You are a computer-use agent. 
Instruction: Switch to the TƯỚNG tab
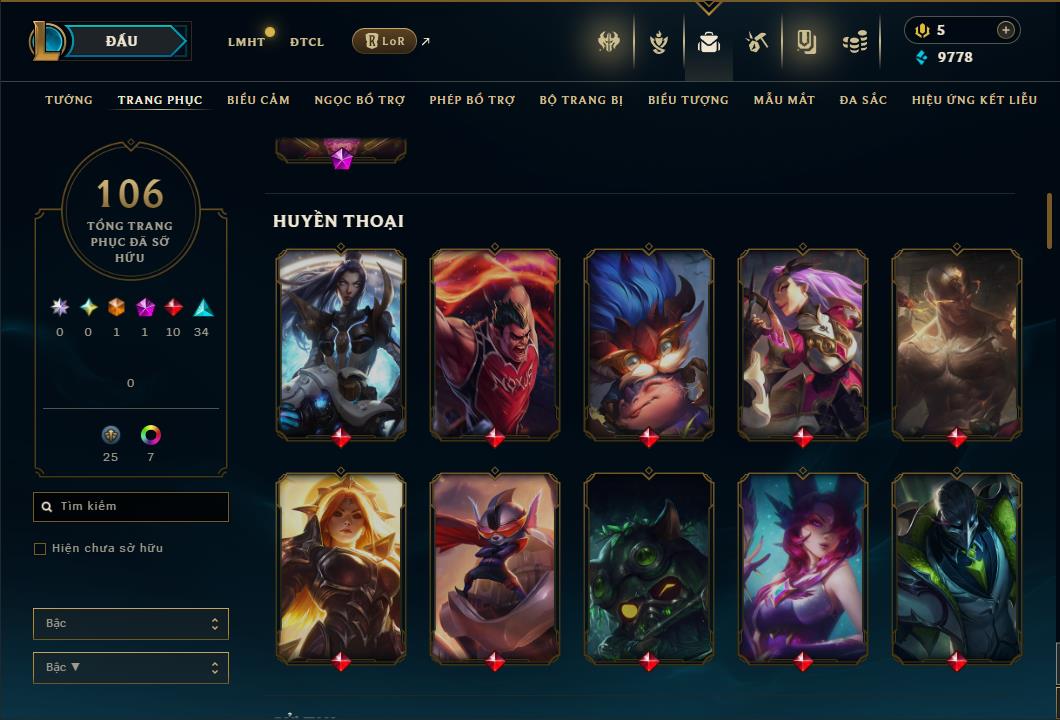click(x=69, y=100)
